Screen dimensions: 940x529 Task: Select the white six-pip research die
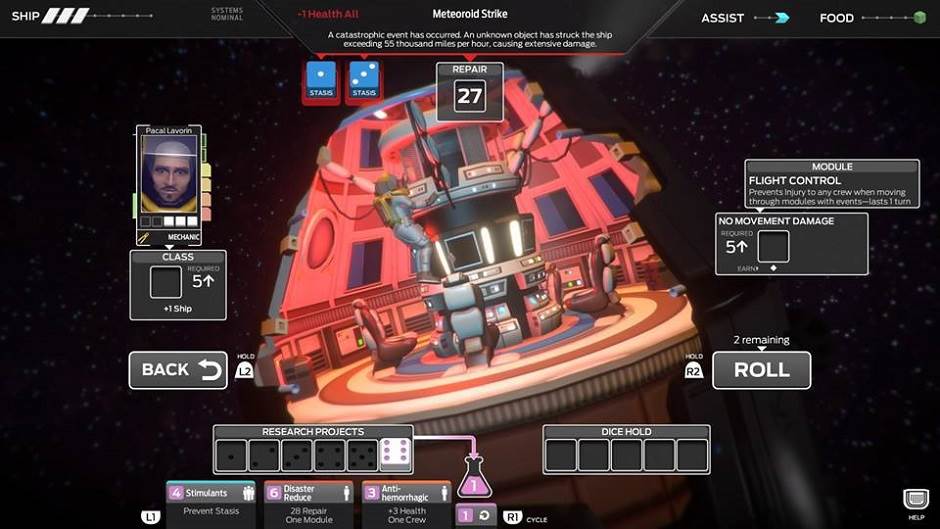(394, 455)
